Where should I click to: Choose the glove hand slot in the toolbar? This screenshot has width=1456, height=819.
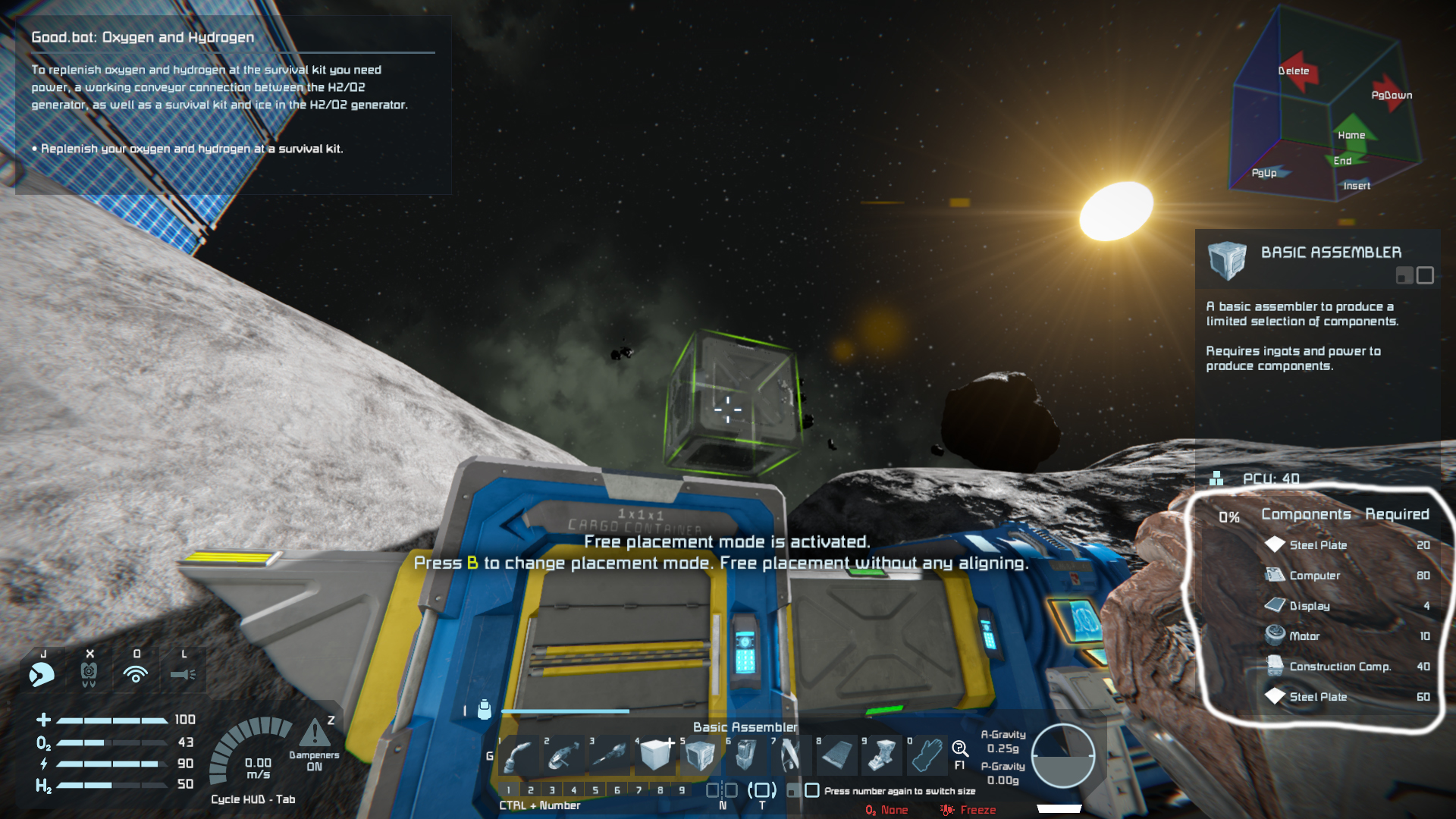tap(927, 755)
